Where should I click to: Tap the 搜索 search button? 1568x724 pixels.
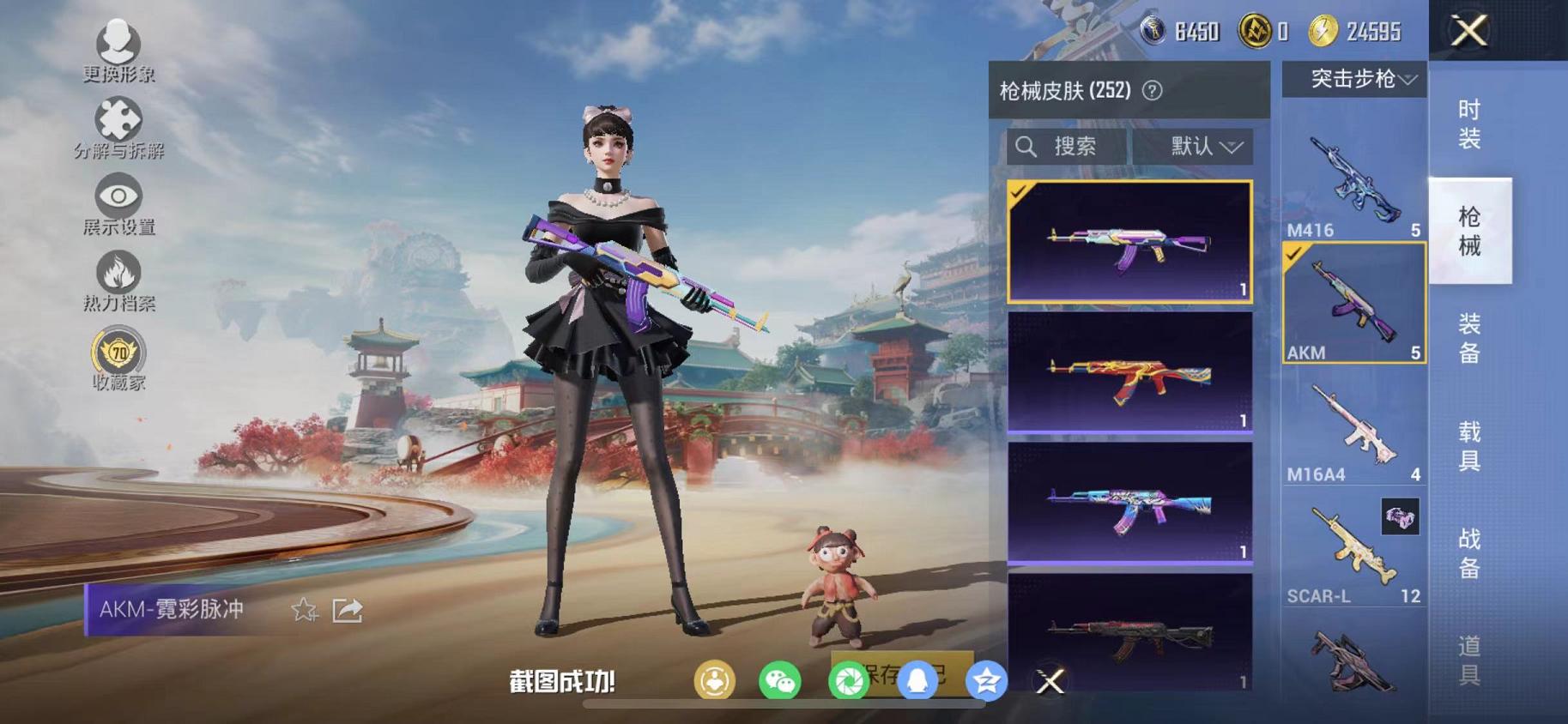point(1060,146)
